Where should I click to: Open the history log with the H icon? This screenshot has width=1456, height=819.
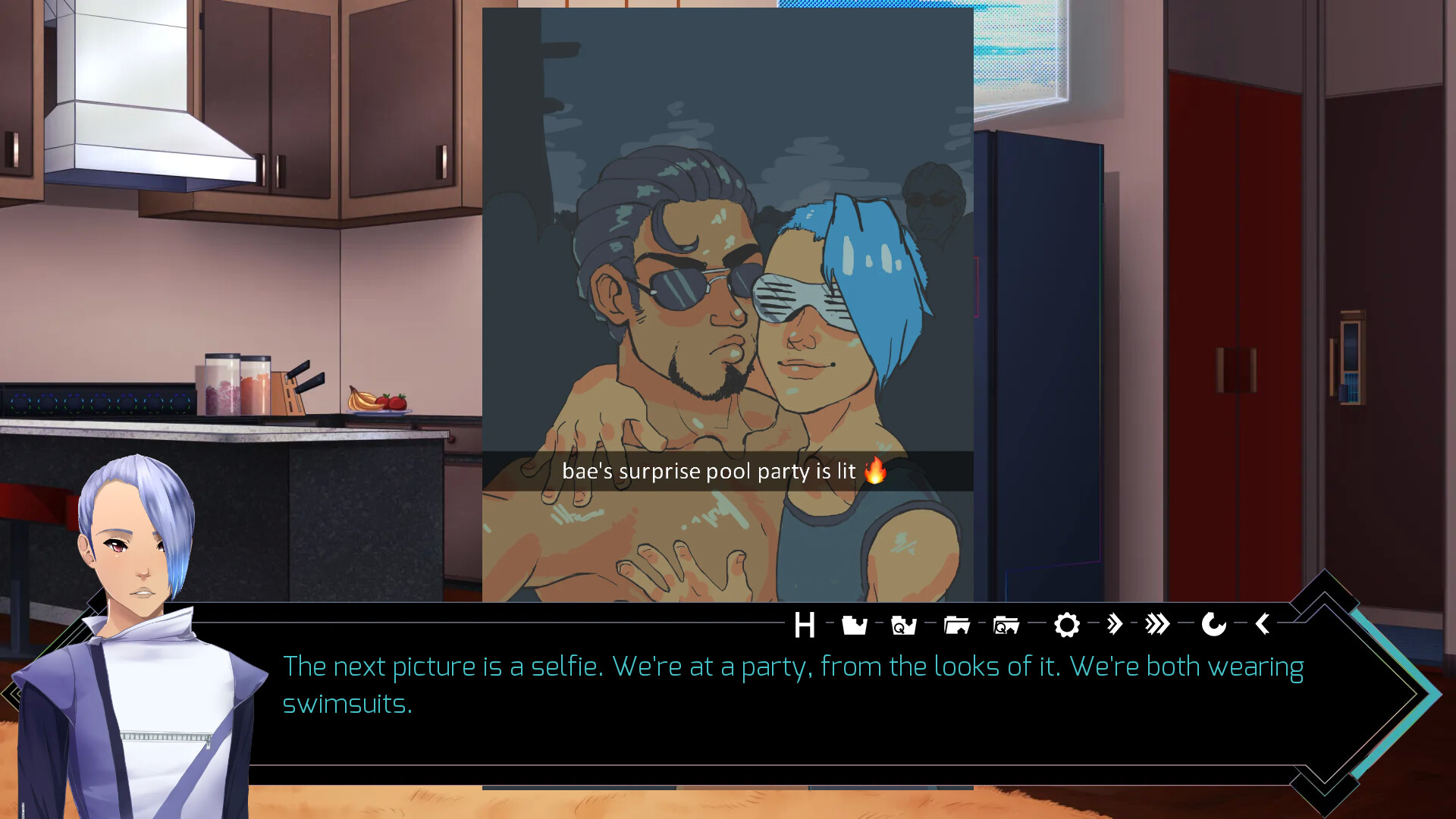click(805, 626)
